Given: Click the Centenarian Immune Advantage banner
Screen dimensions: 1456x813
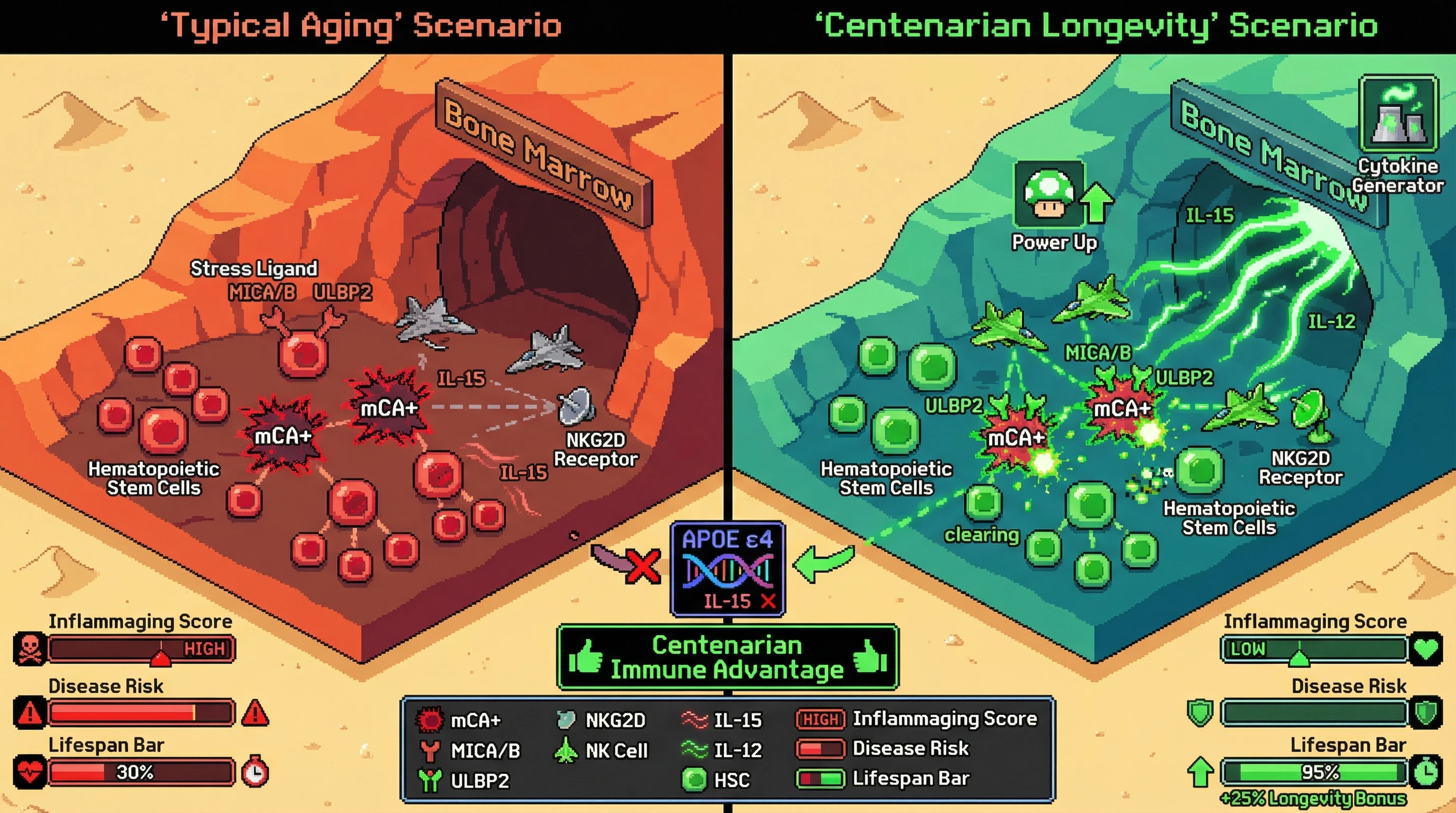Looking at the screenshot, I should click(727, 657).
